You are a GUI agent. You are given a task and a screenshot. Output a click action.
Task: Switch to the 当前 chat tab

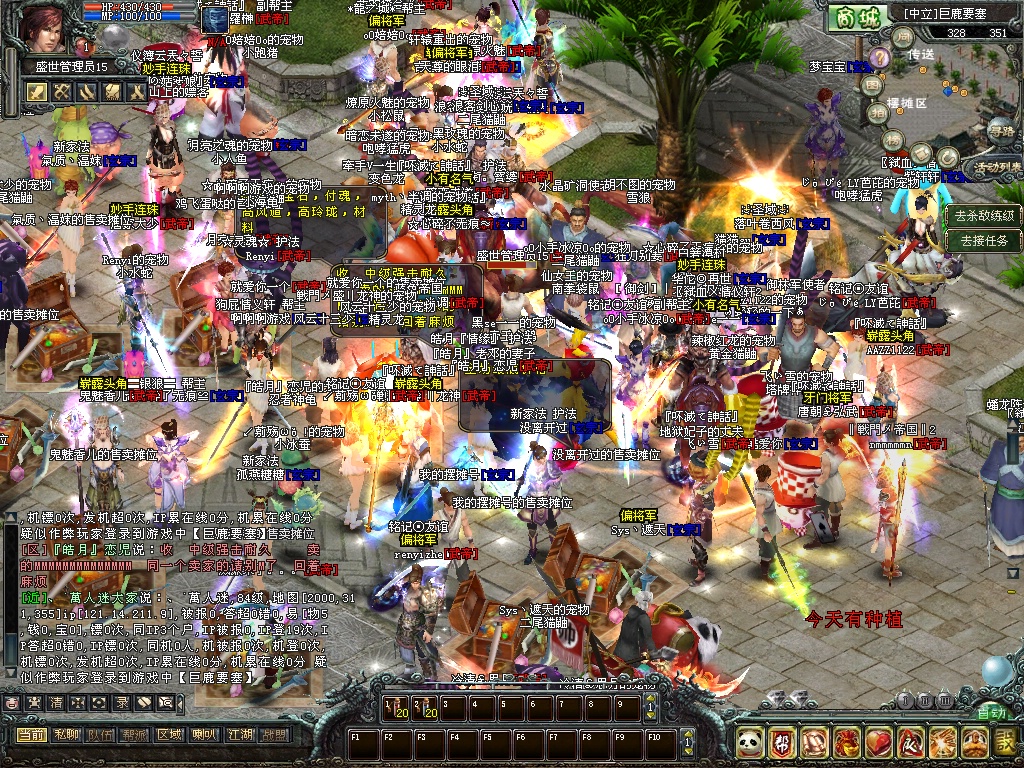point(31,735)
